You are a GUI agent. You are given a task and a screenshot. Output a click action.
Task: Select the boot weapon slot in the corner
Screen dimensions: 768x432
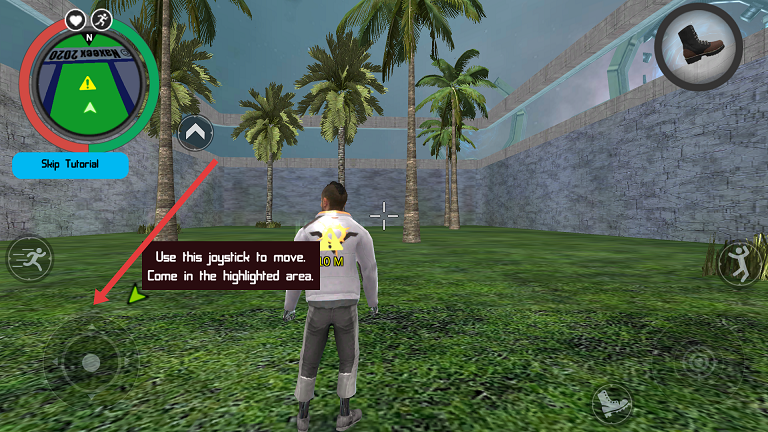click(699, 46)
